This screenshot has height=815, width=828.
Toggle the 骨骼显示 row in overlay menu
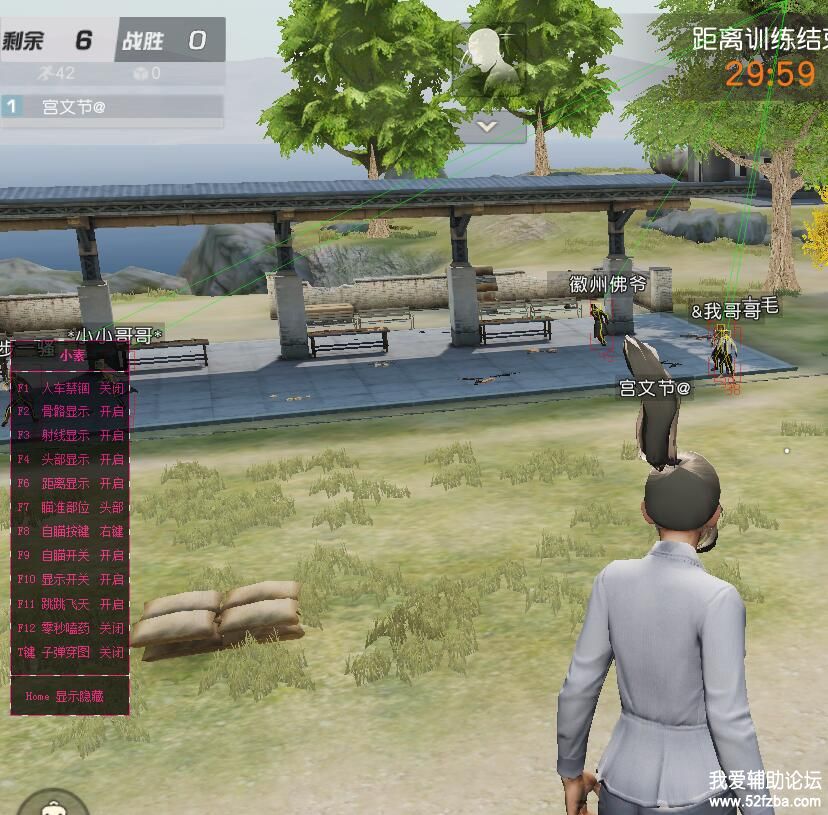[70, 411]
